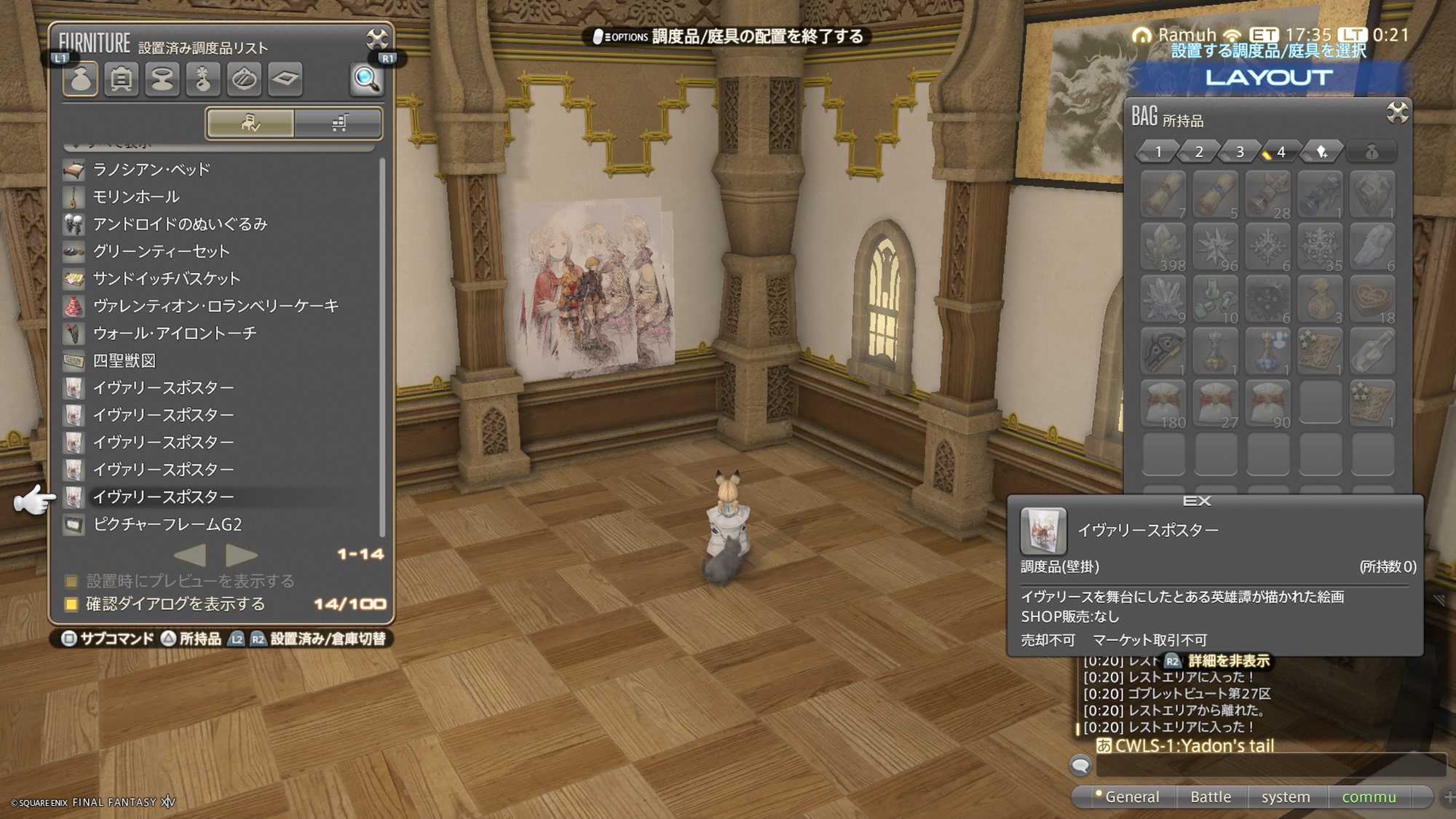Select ピクチャーフレームG2 entry
This screenshot has width=1456, height=819.
(x=167, y=524)
